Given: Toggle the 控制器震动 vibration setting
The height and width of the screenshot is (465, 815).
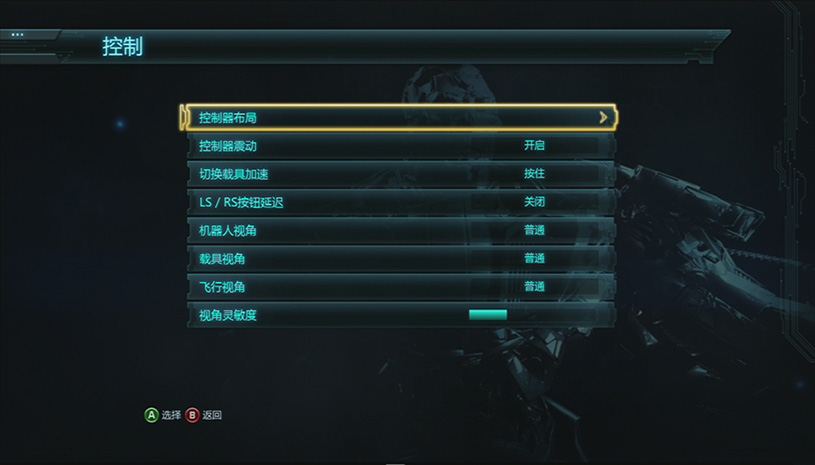Looking at the screenshot, I should (400, 146).
